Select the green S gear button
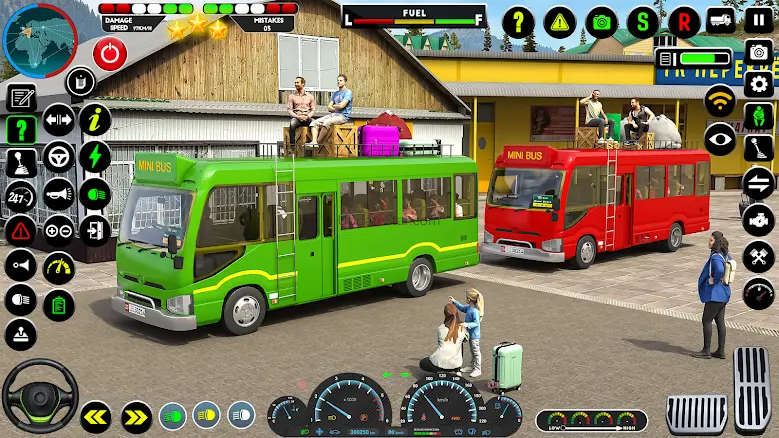 [x=643, y=21]
